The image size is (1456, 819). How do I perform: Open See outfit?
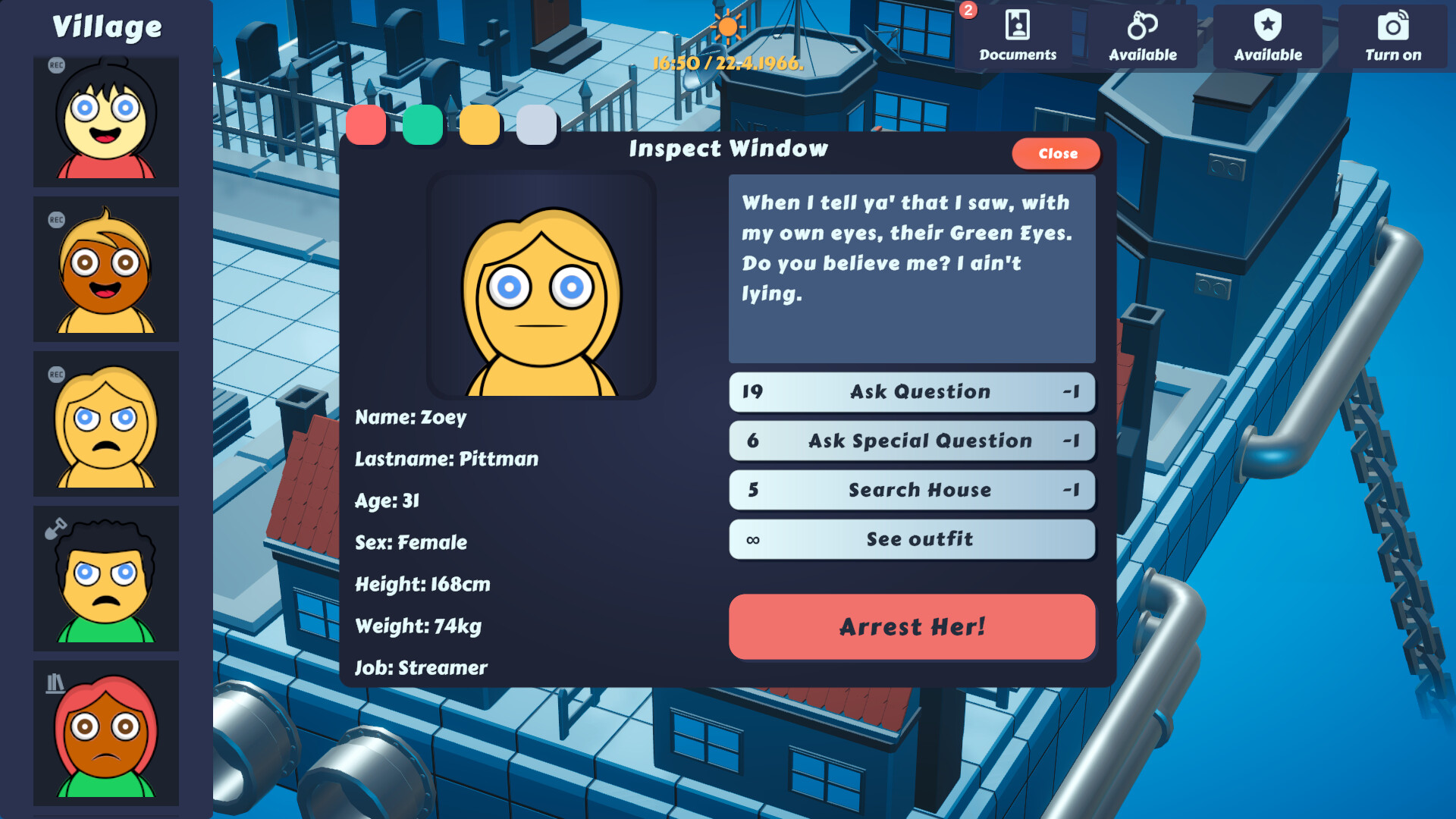(x=912, y=539)
